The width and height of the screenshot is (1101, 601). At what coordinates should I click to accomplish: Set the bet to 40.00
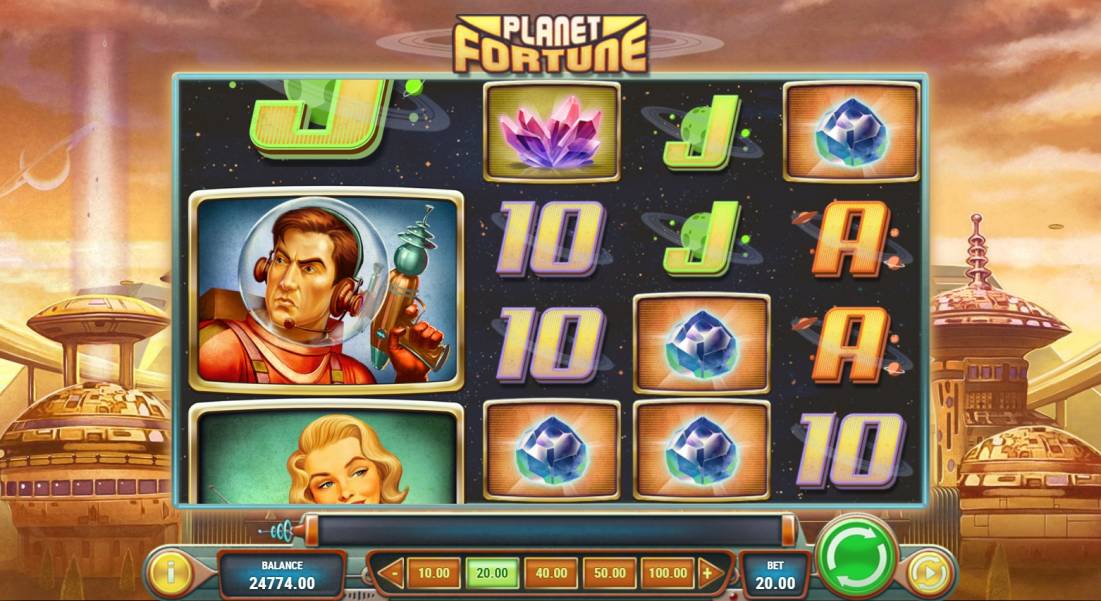tap(550, 574)
